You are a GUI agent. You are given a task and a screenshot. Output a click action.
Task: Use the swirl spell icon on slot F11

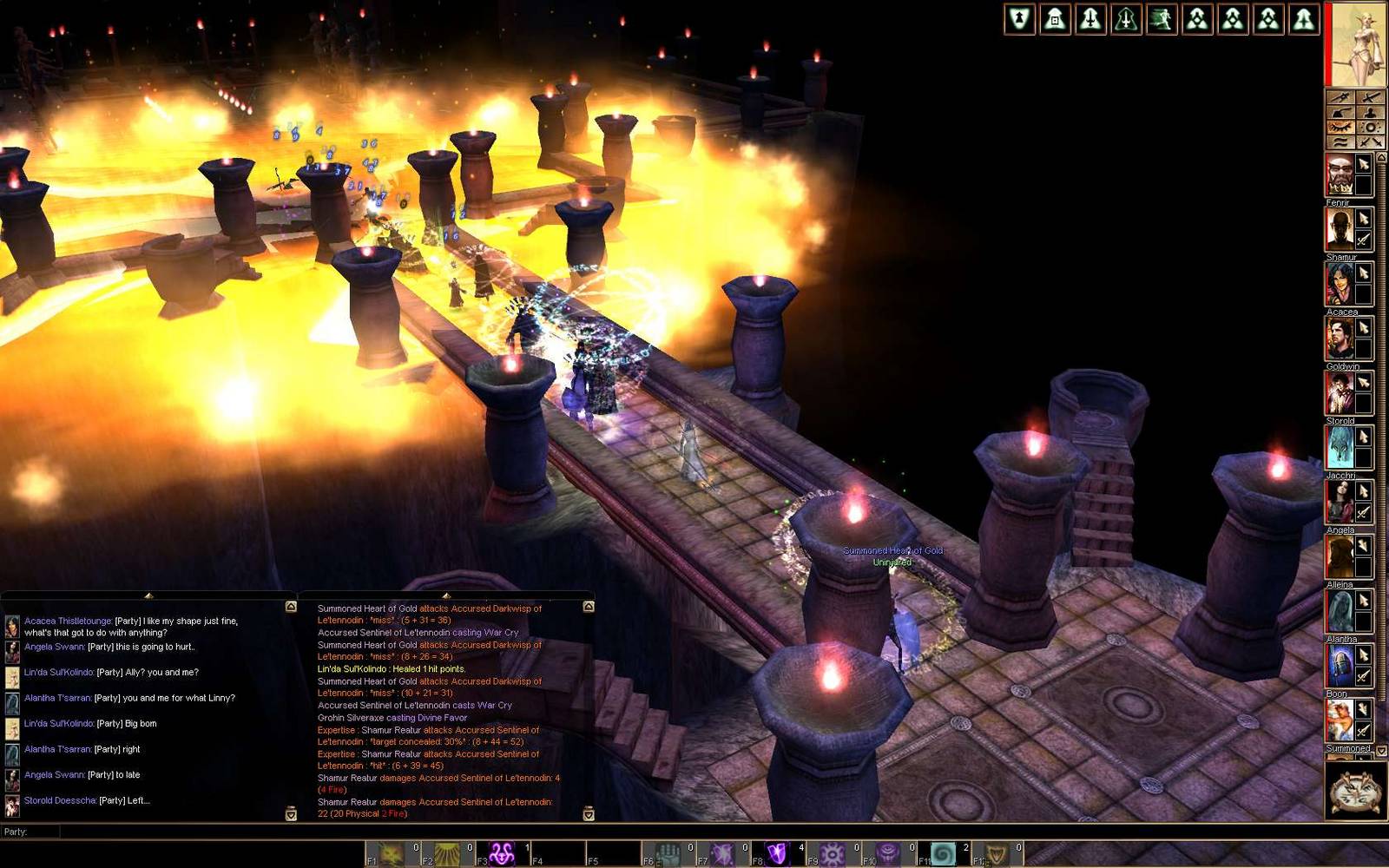pyautogui.click(x=945, y=854)
